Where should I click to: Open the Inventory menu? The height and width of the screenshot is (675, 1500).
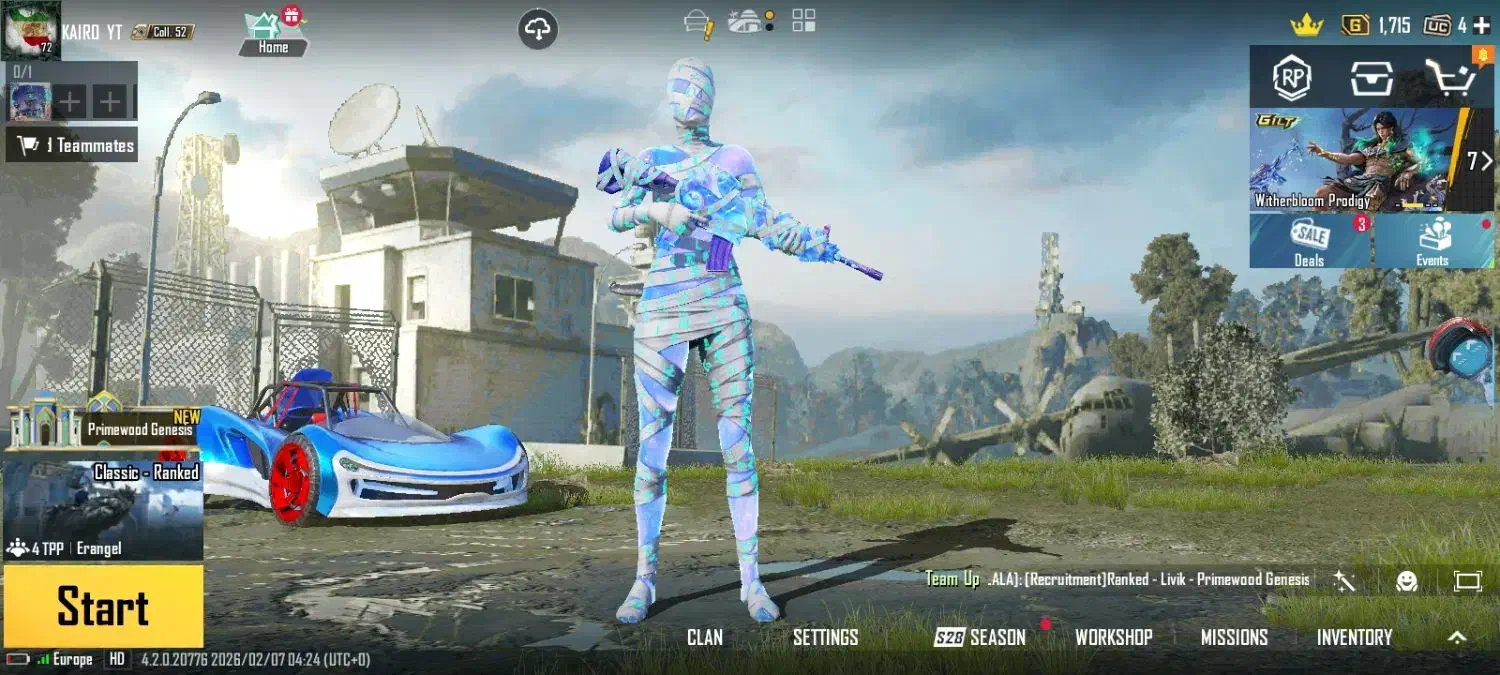(1354, 637)
